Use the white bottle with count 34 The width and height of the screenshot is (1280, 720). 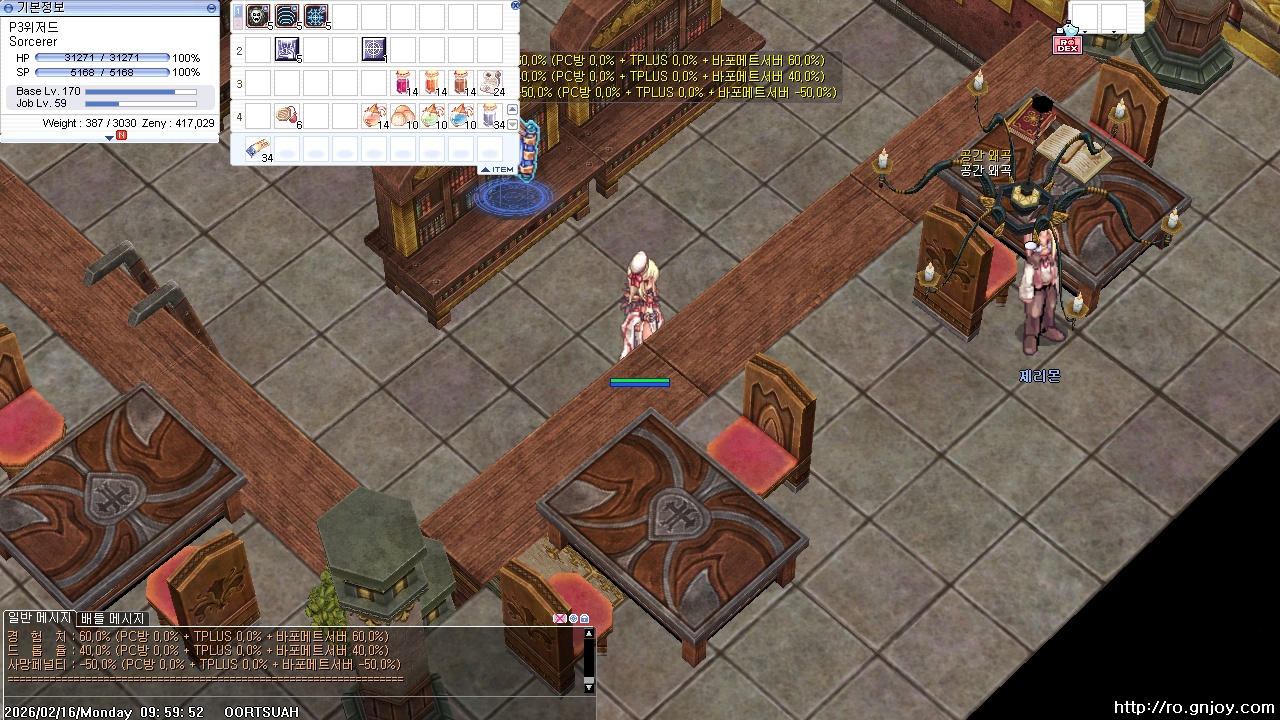point(491,115)
